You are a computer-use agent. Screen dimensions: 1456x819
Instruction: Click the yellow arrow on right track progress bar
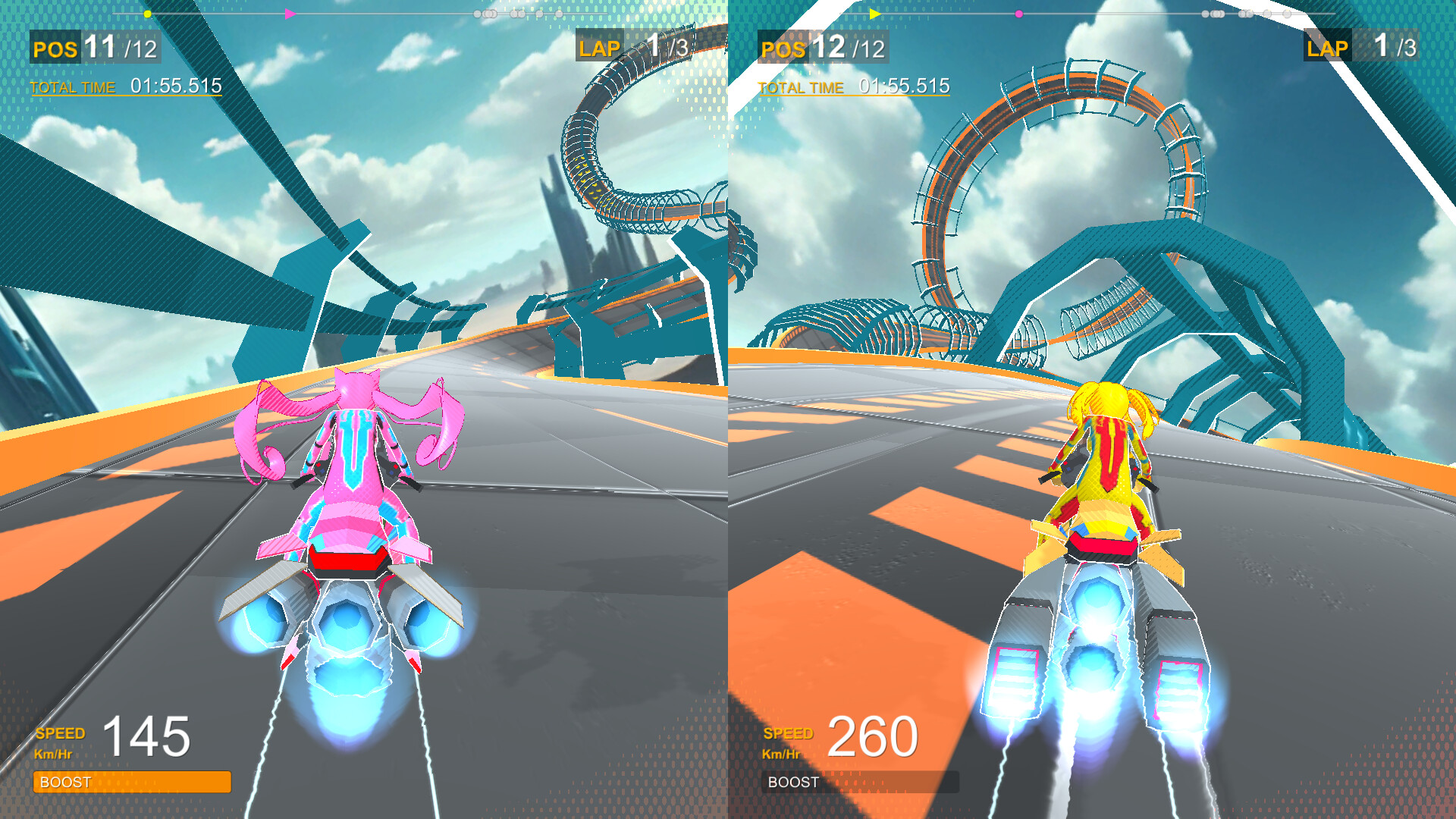pyautogui.click(x=874, y=13)
